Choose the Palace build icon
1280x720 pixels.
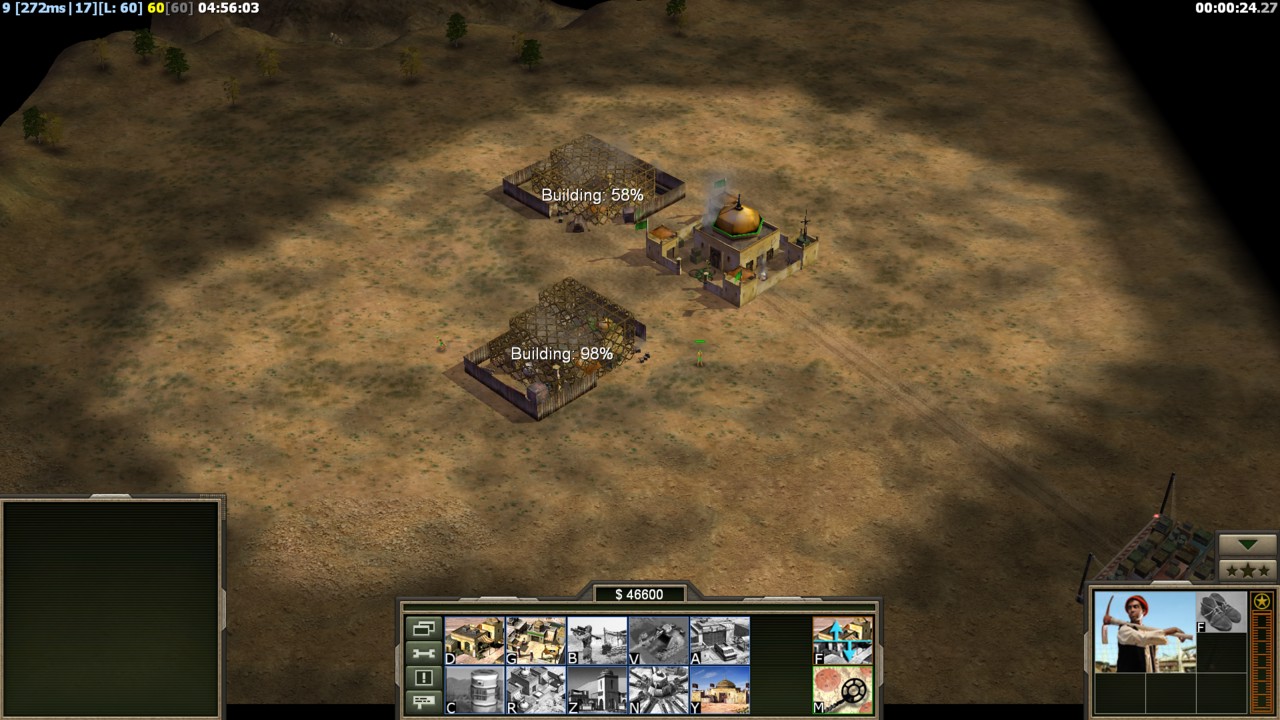coord(597,690)
